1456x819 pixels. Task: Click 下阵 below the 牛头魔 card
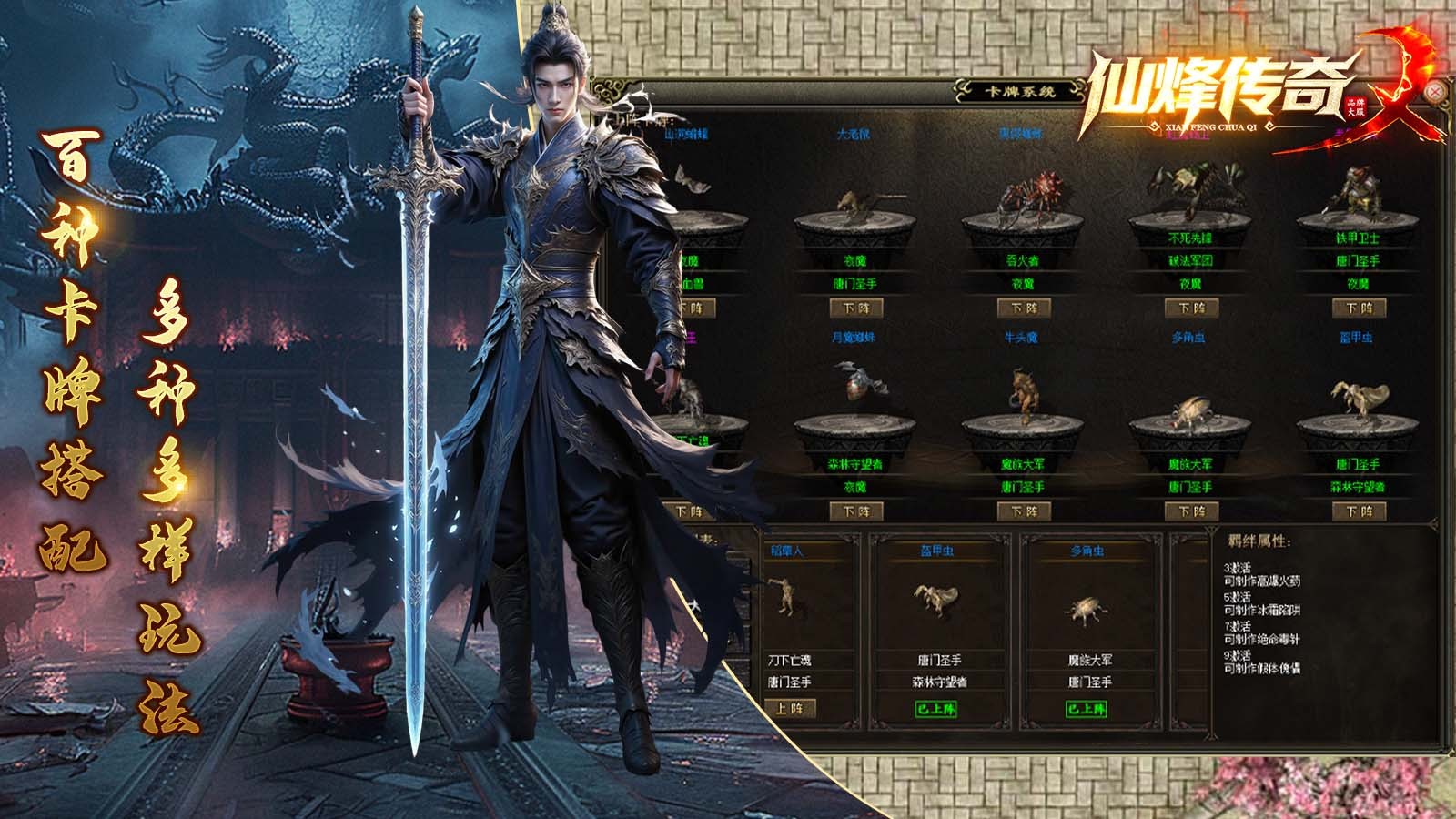(x=1023, y=511)
